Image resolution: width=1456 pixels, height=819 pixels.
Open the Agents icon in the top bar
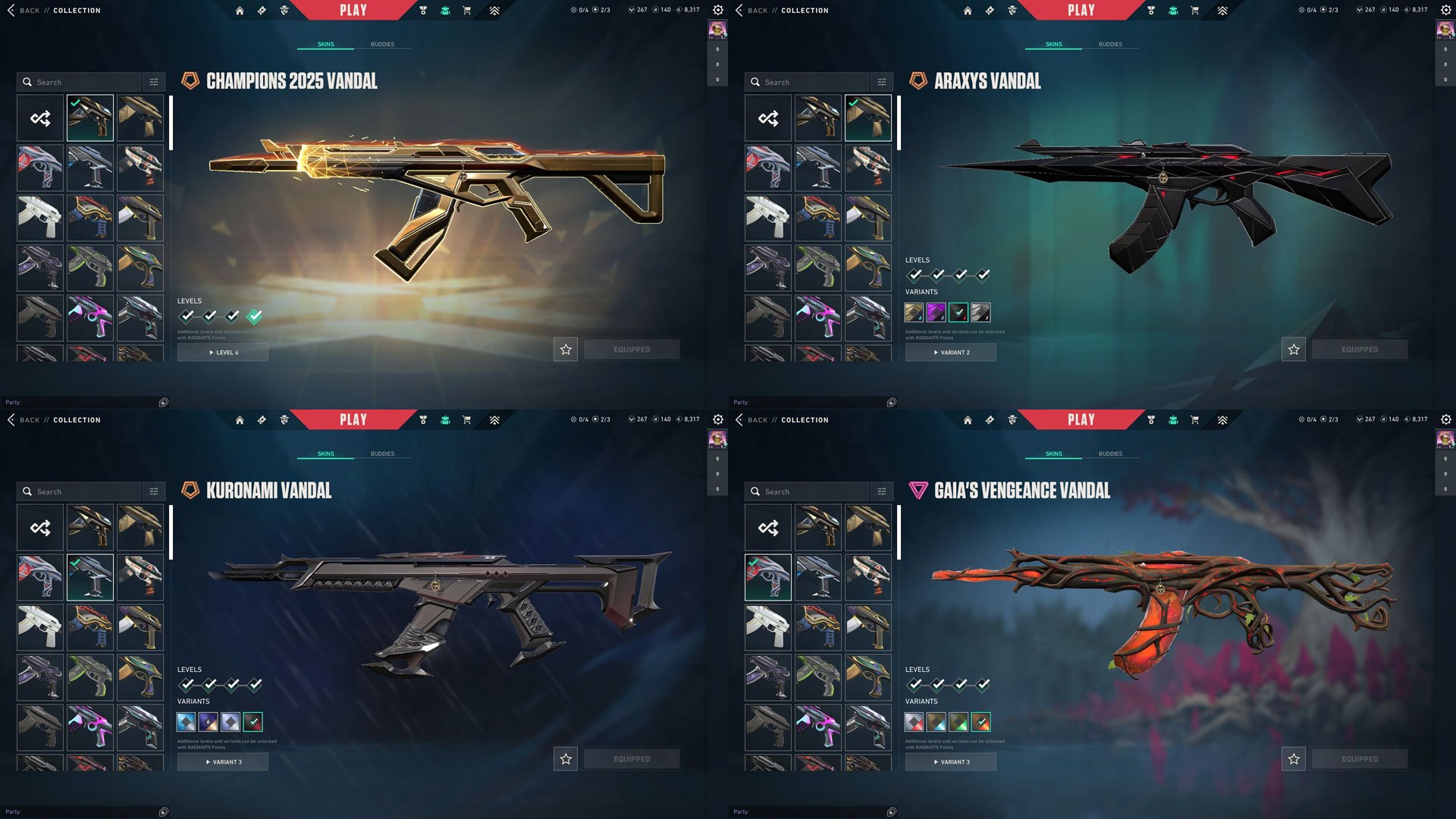284,11
